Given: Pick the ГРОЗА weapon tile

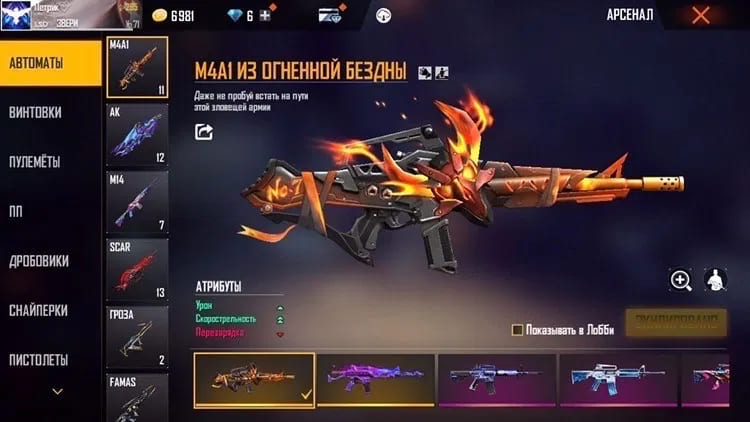Looking at the screenshot, I should tap(137, 337).
